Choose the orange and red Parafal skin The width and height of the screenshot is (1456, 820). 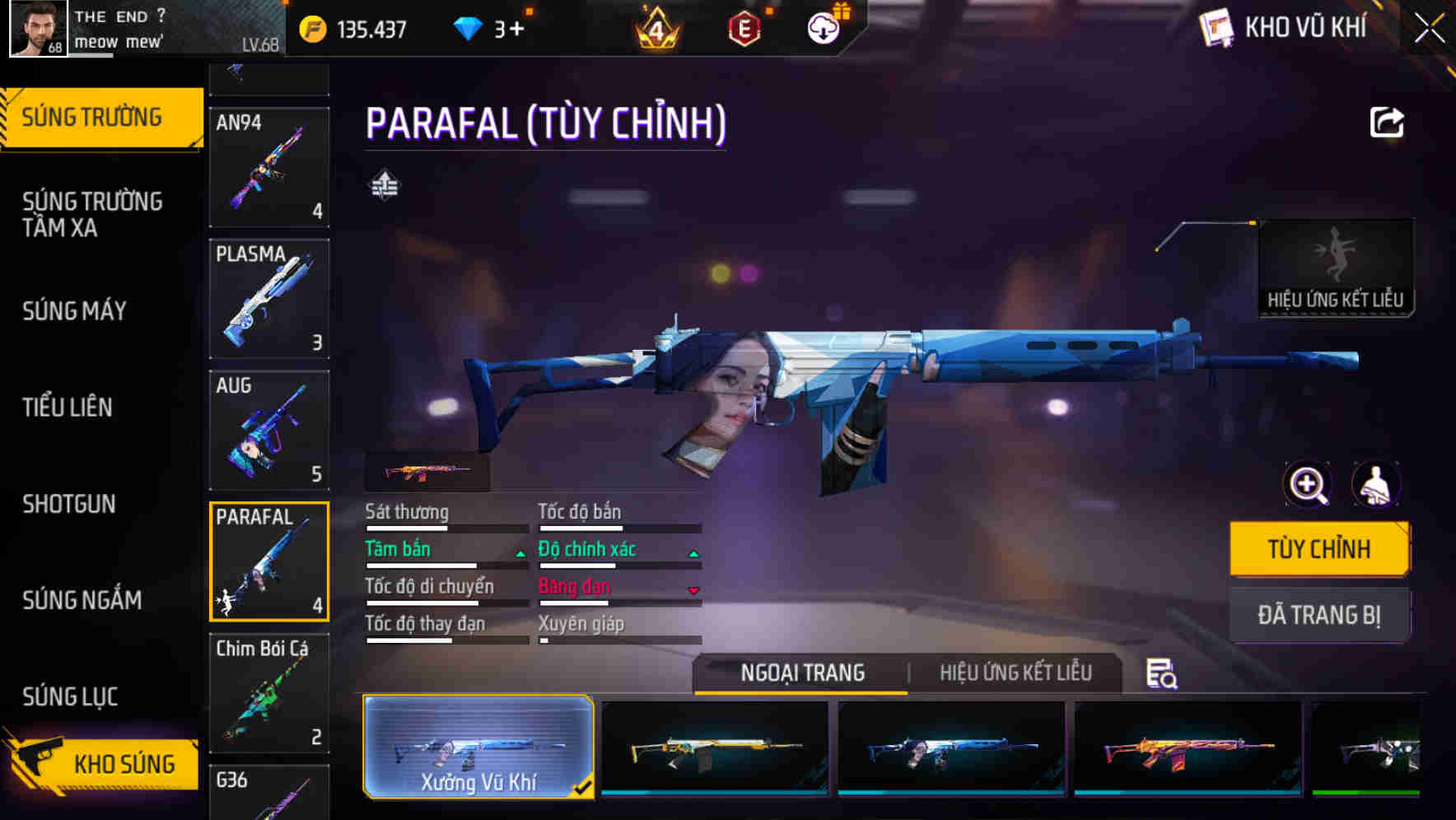pyautogui.click(x=1188, y=748)
